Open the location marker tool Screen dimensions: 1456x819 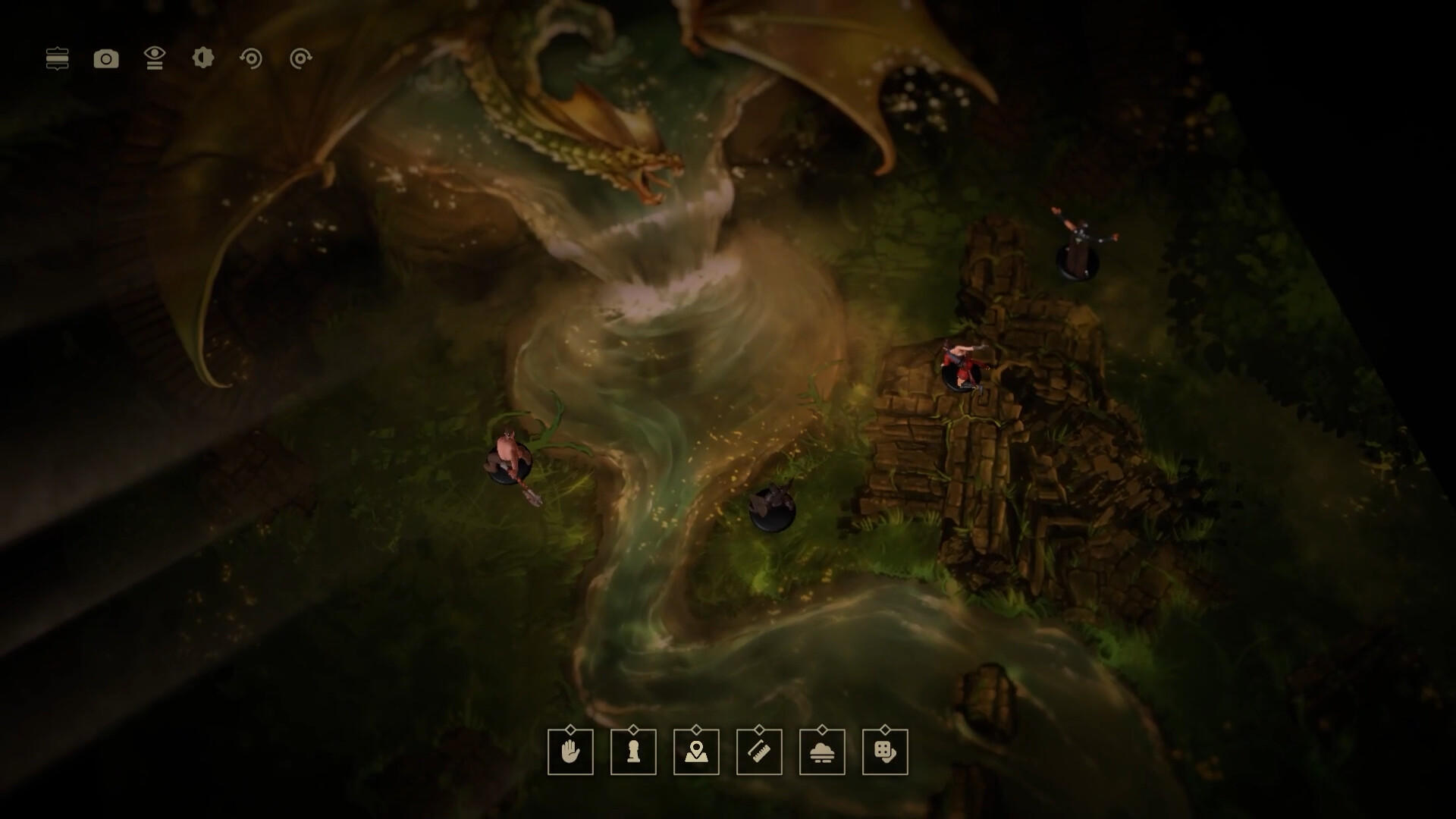[x=697, y=752]
